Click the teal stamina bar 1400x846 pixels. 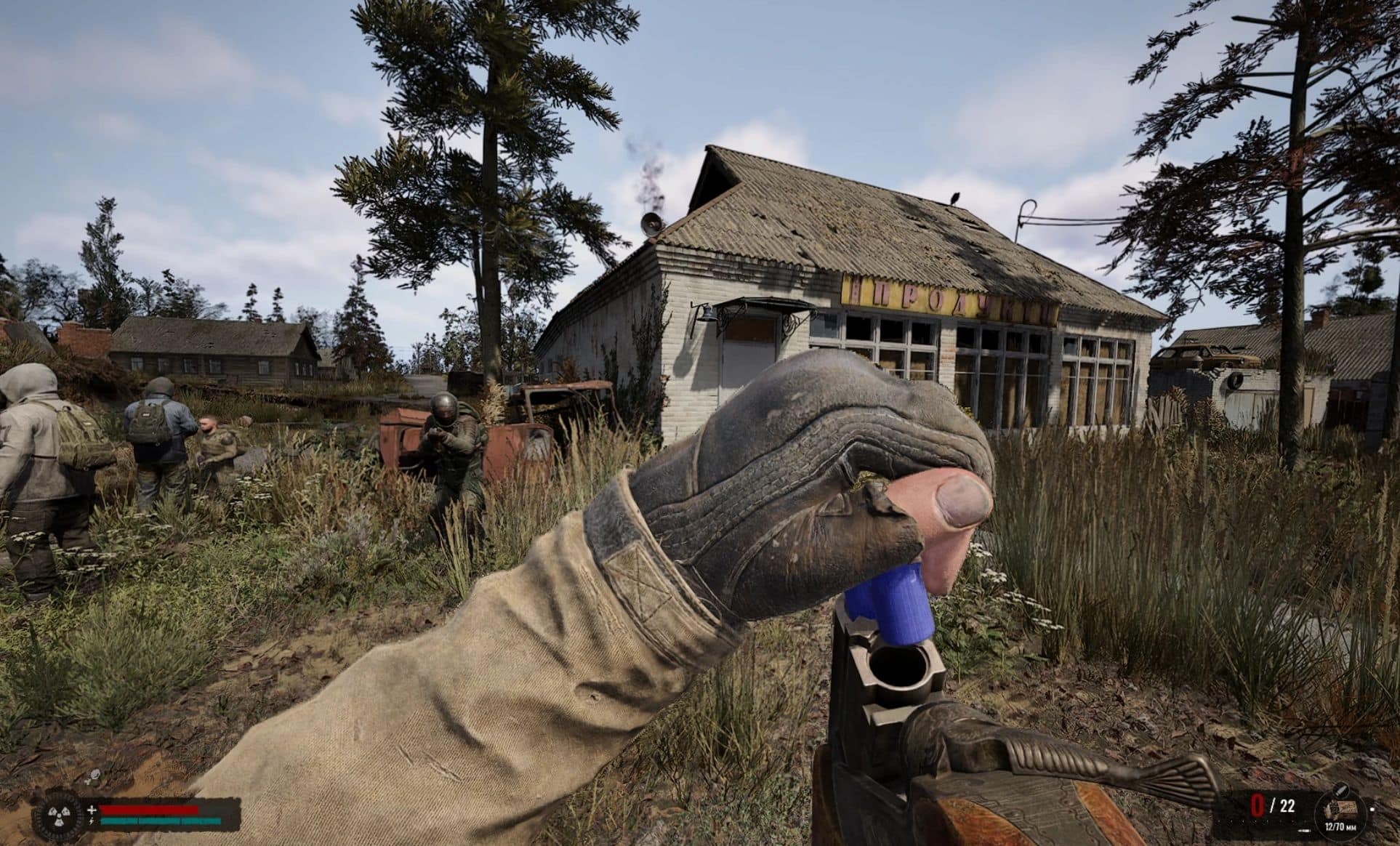[160, 820]
